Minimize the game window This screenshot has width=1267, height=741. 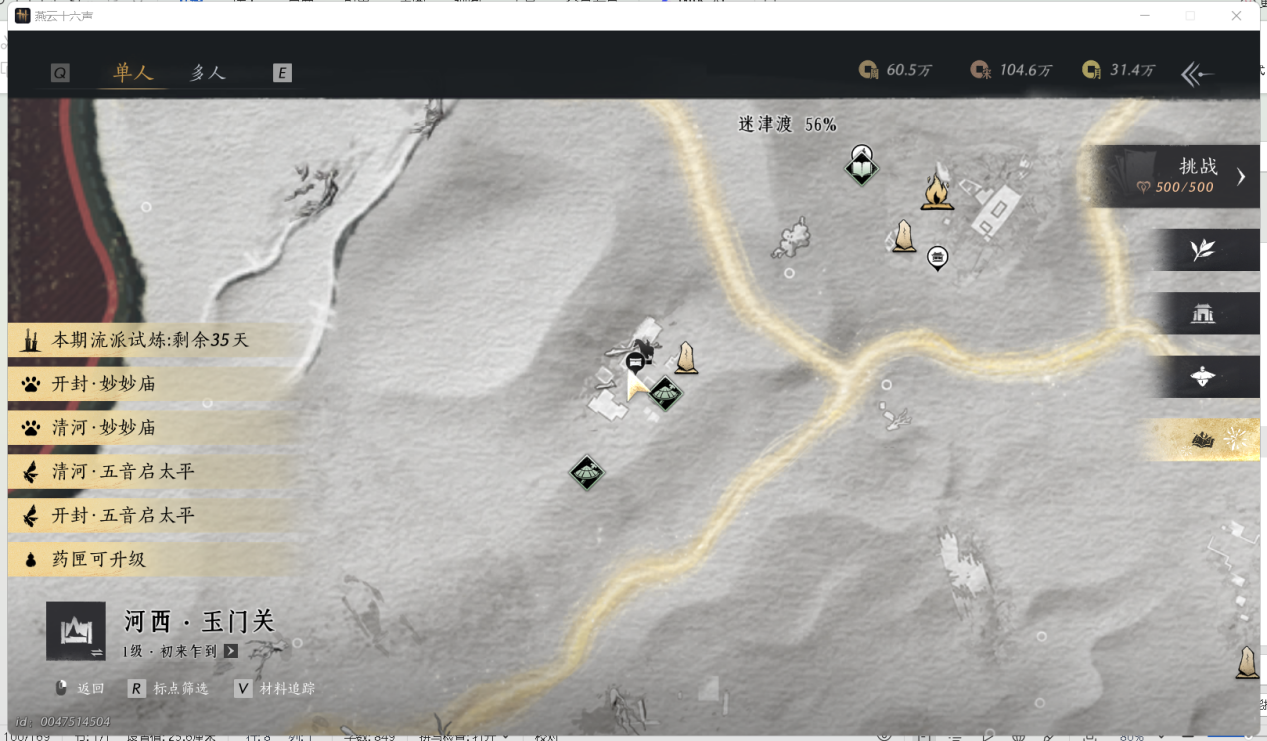pos(1144,16)
